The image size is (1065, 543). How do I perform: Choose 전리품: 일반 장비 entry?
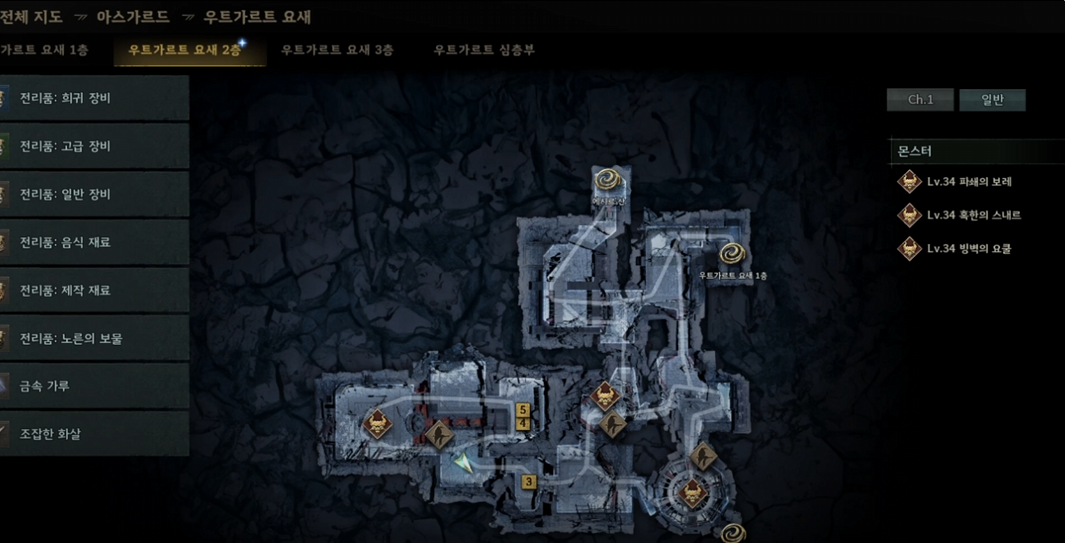click(94, 194)
